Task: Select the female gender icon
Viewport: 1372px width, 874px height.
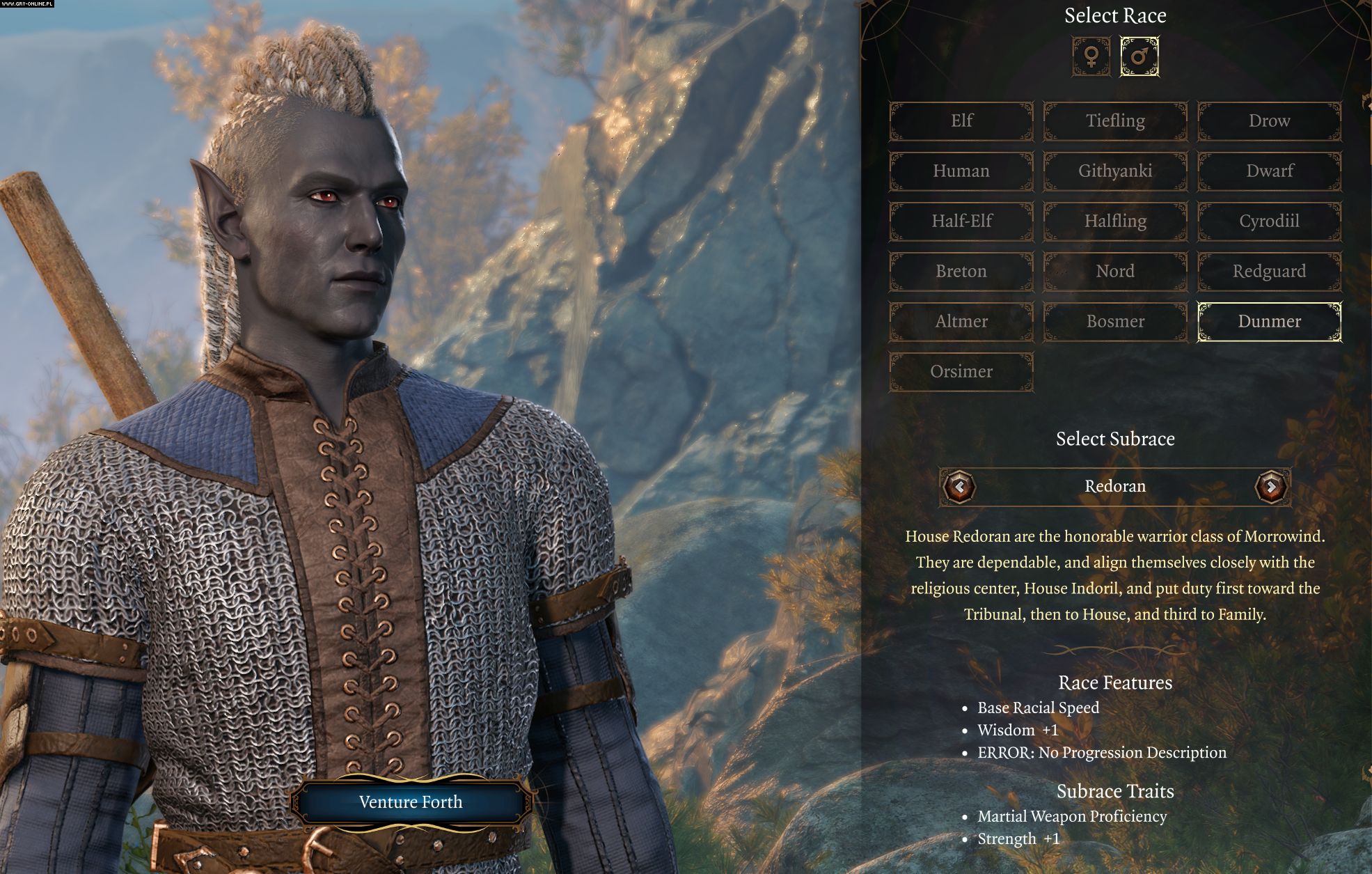Action: pos(1091,56)
